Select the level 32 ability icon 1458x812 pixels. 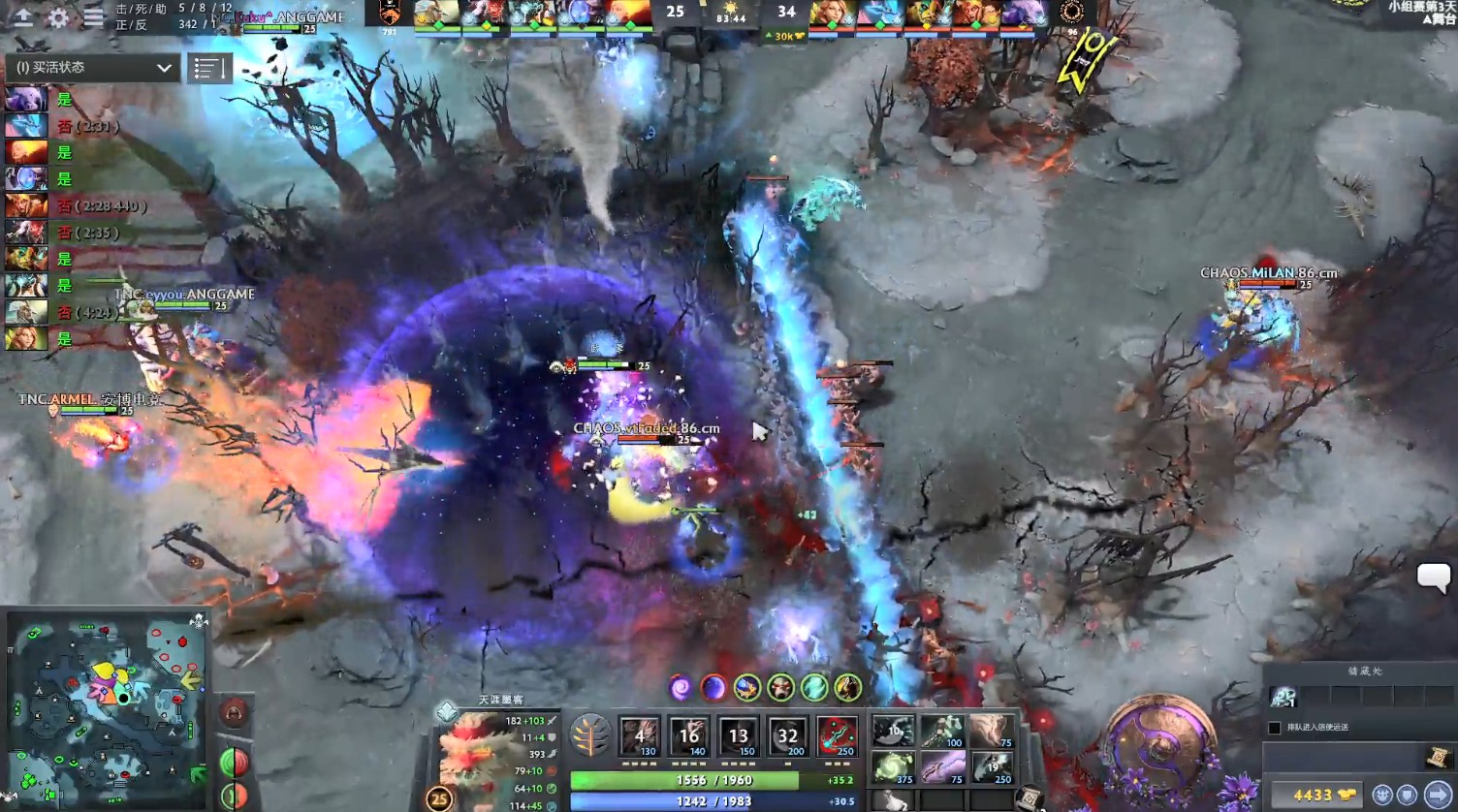pyautogui.click(x=788, y=737)
